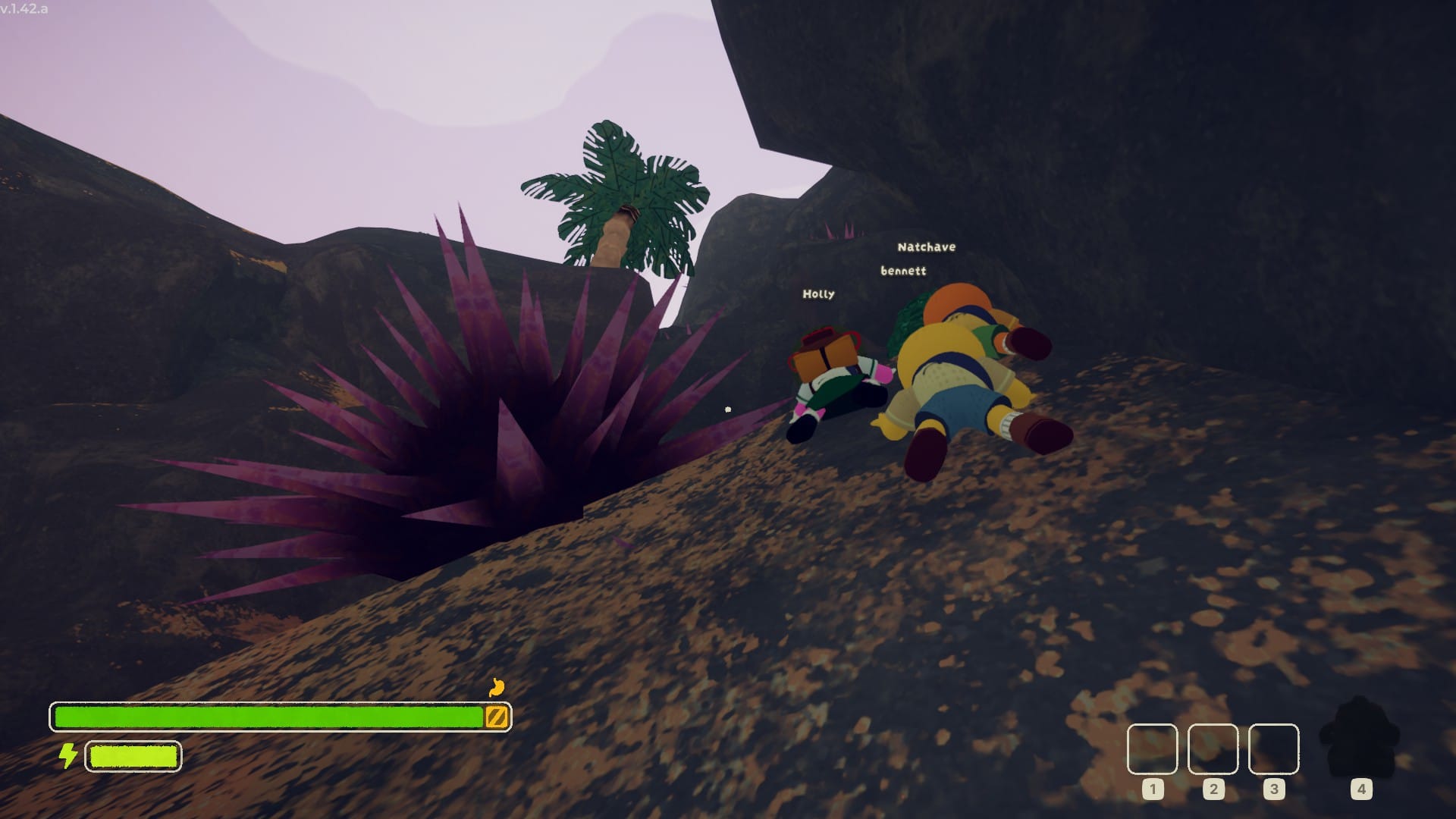Viewport: 1456px width, 819px height.
Task: Click the lightning bolt stamina icon
Action: pyautogui.click(x=69, y=756)
